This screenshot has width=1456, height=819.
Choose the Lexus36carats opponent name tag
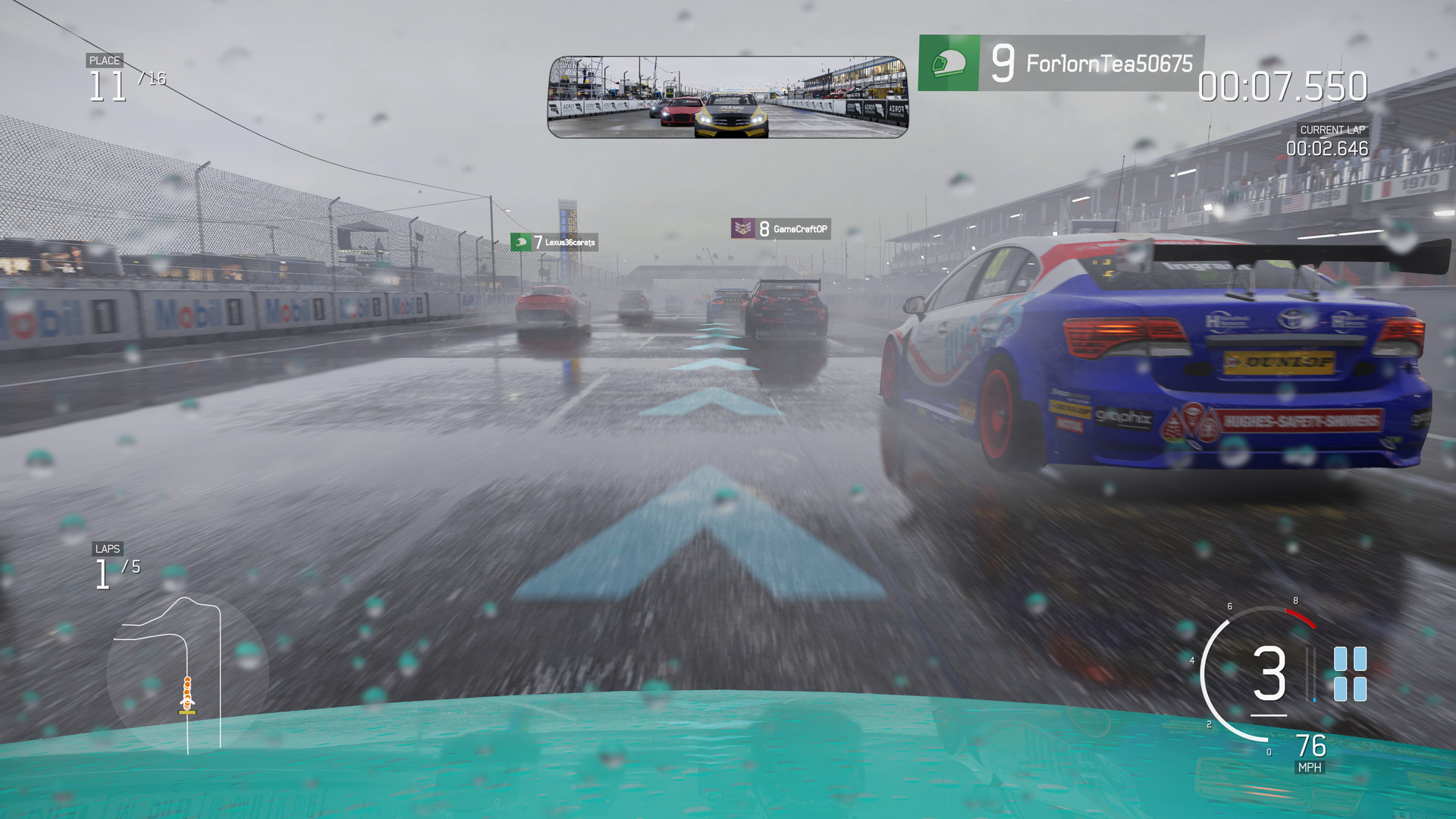pos(554,242)
